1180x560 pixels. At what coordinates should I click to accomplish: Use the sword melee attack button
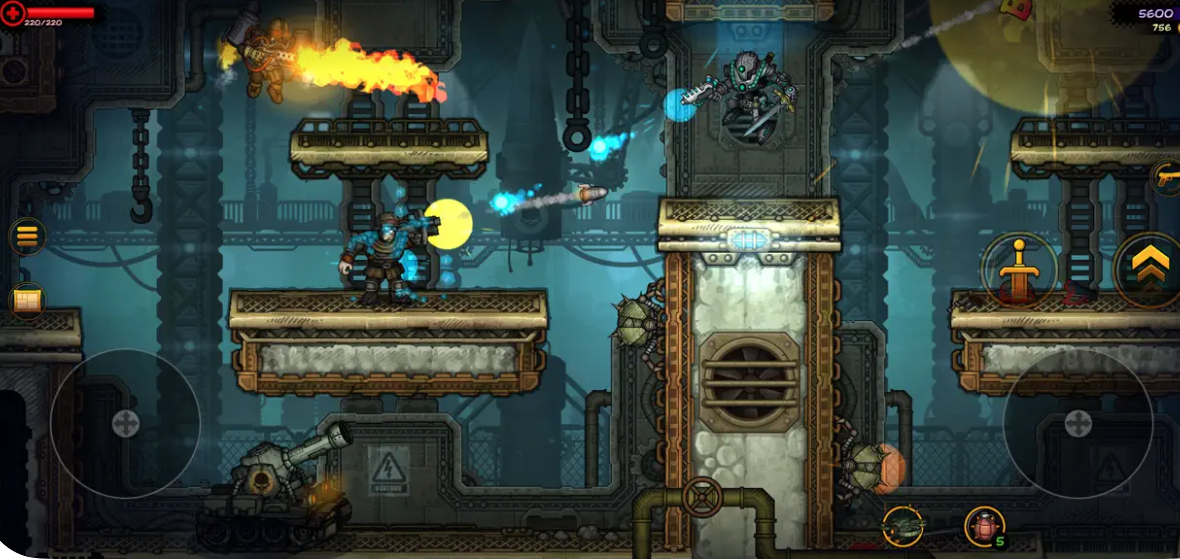tap(1018, 269)
